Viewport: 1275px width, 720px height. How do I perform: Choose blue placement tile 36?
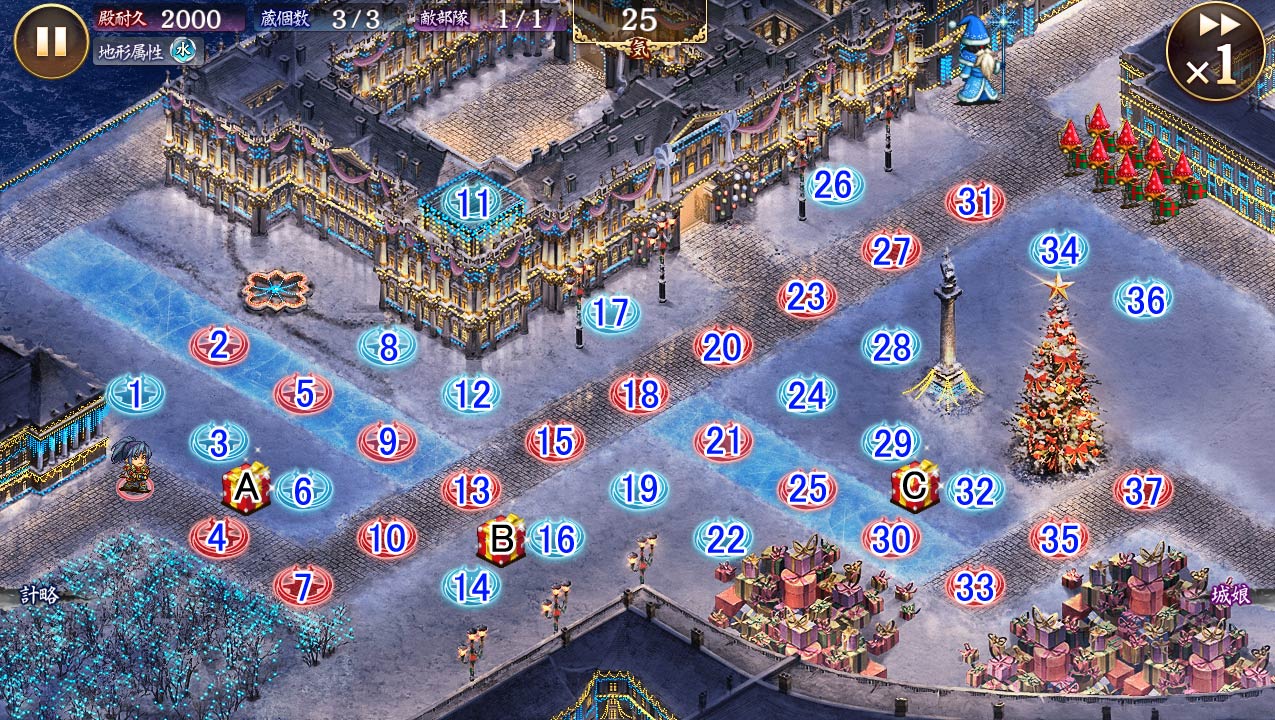[1144, 300]
